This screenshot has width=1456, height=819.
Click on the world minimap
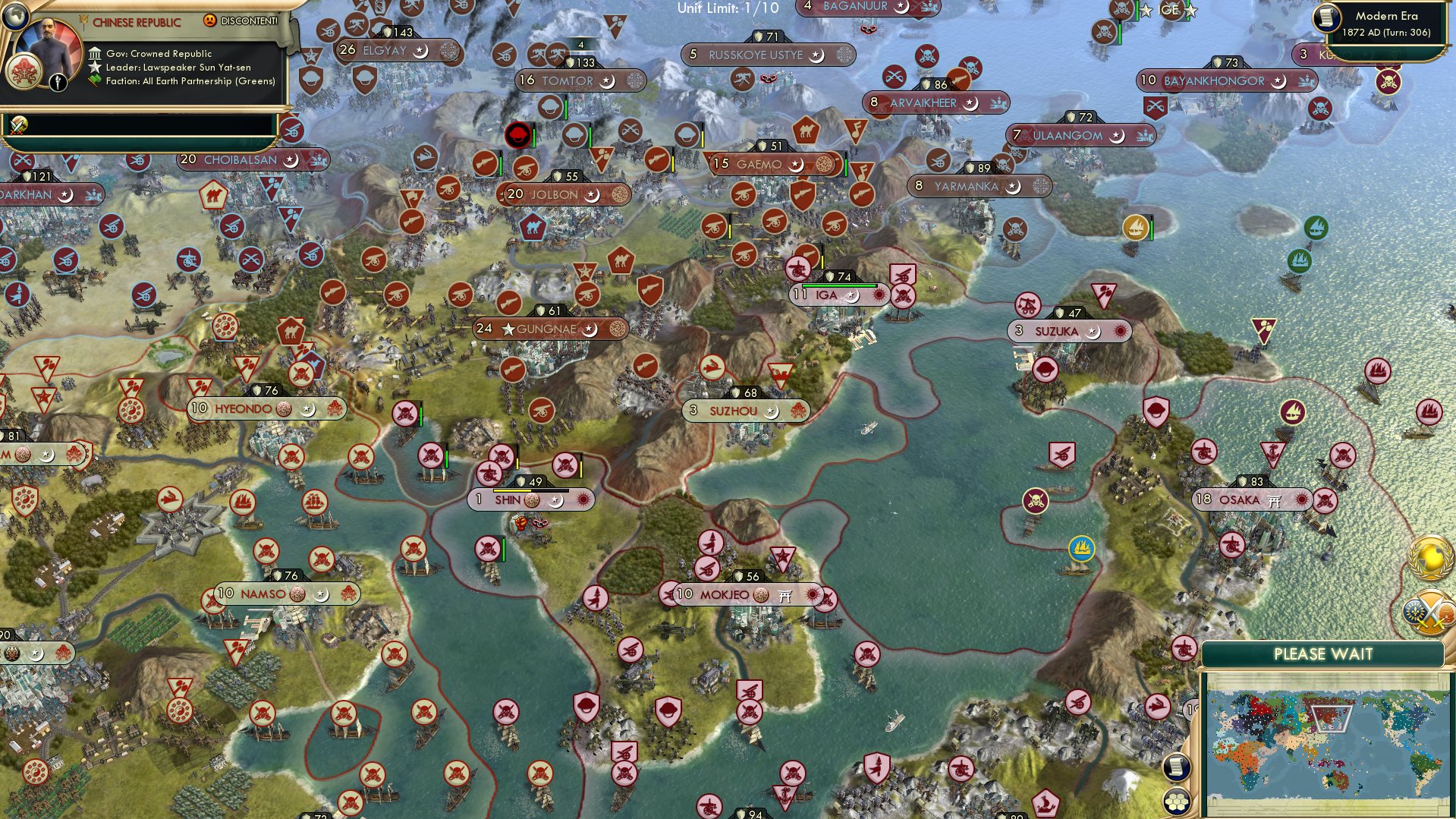[x=1326, y=742]
